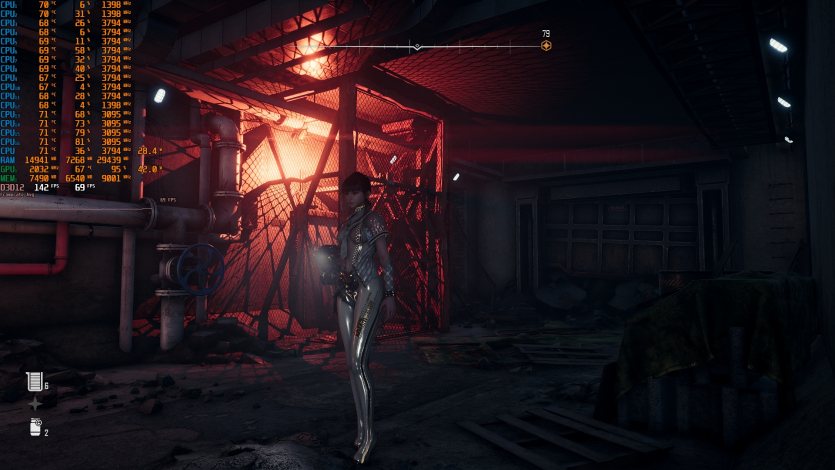Select the canister item with count 2

[35, 427]
